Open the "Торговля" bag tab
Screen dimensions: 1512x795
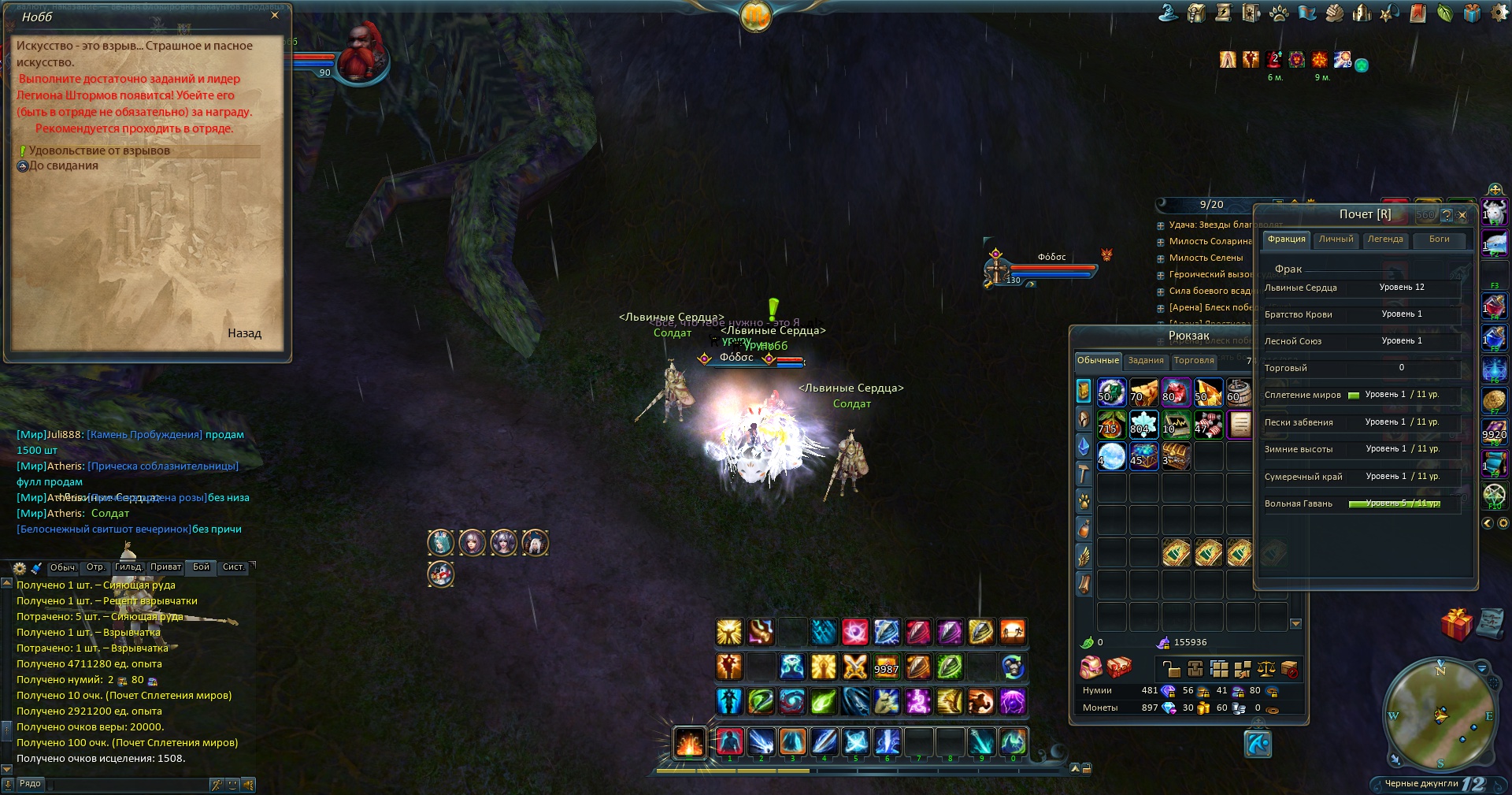(1193, 361)
